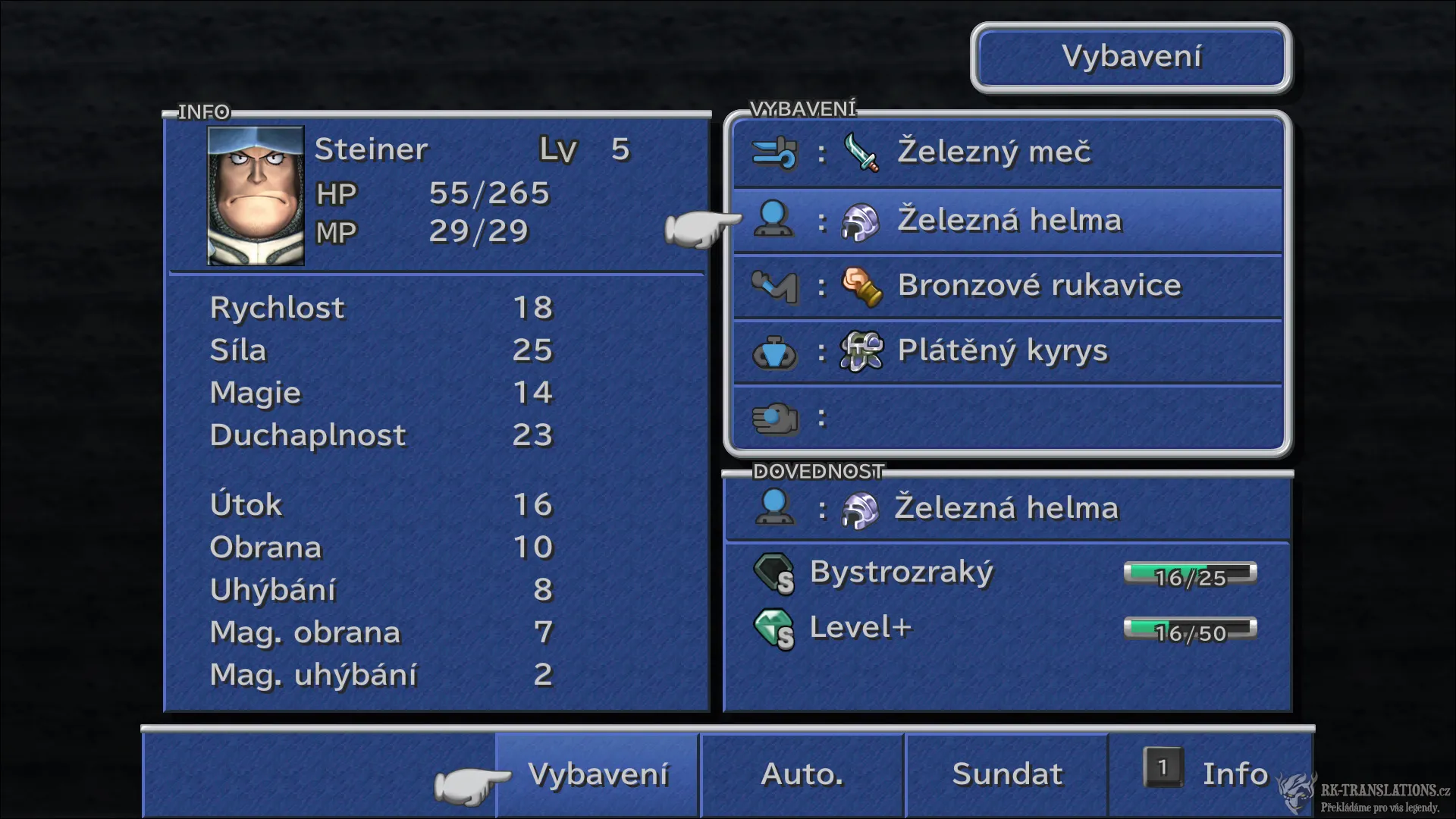Select the Auto. command

802,774
